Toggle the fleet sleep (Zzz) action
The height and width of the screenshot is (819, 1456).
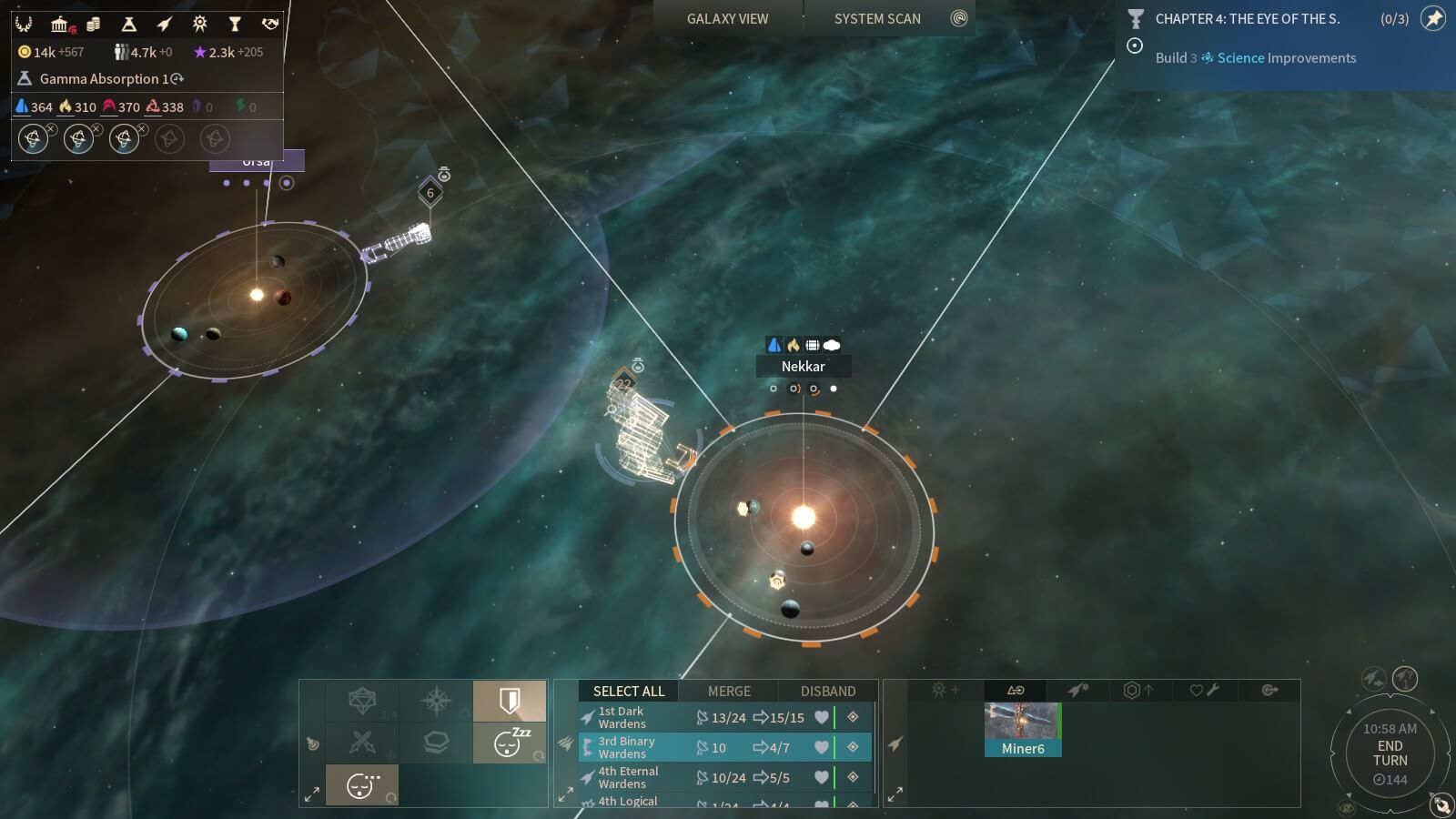point(510,743)
